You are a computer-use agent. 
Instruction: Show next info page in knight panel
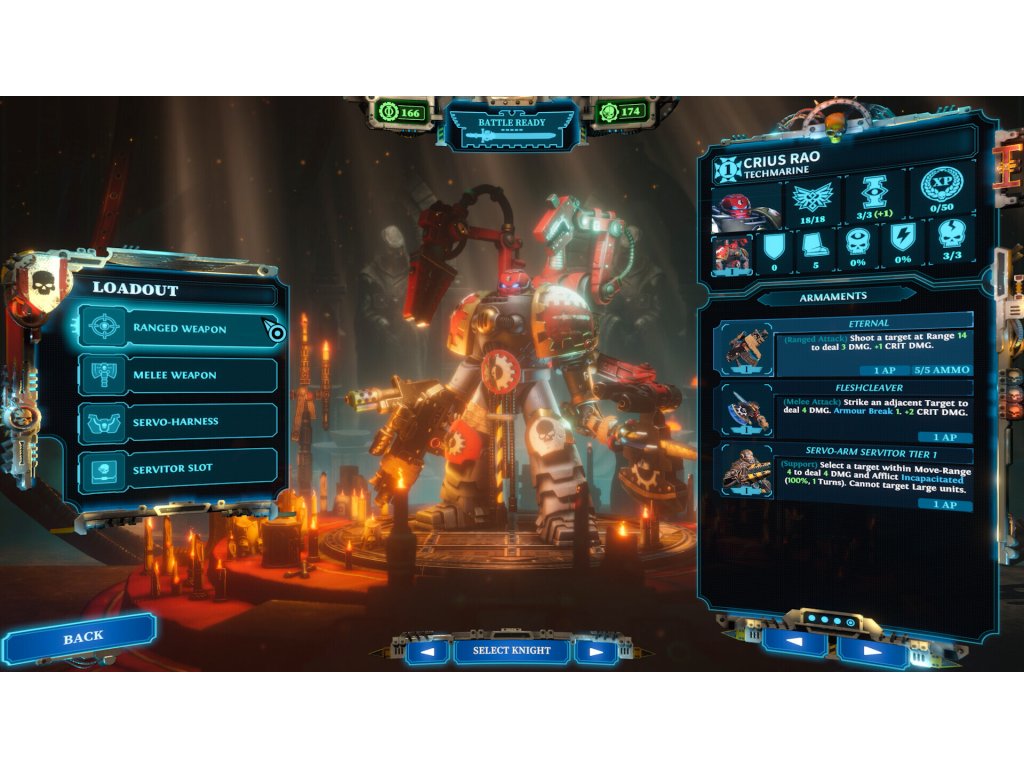(x=871, y=650)
